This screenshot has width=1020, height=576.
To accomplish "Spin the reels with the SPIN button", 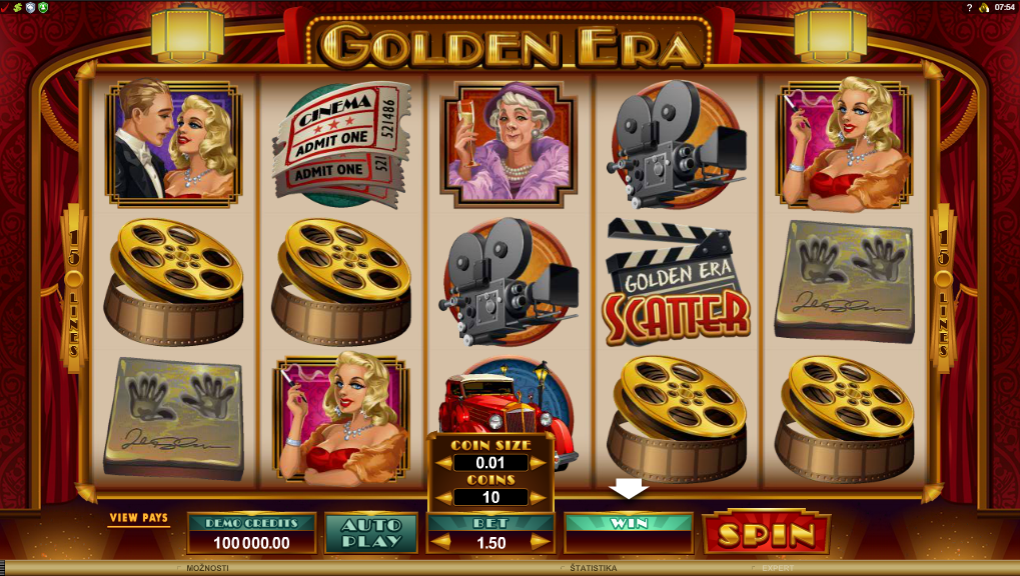I will point(765,534).
